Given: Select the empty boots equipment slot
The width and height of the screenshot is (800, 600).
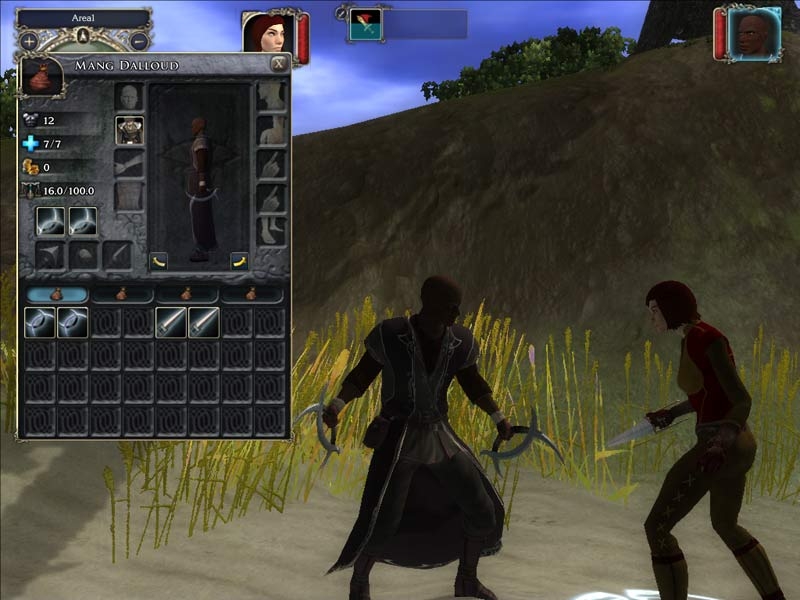Looking at the screenshot, I should point(272,232).
